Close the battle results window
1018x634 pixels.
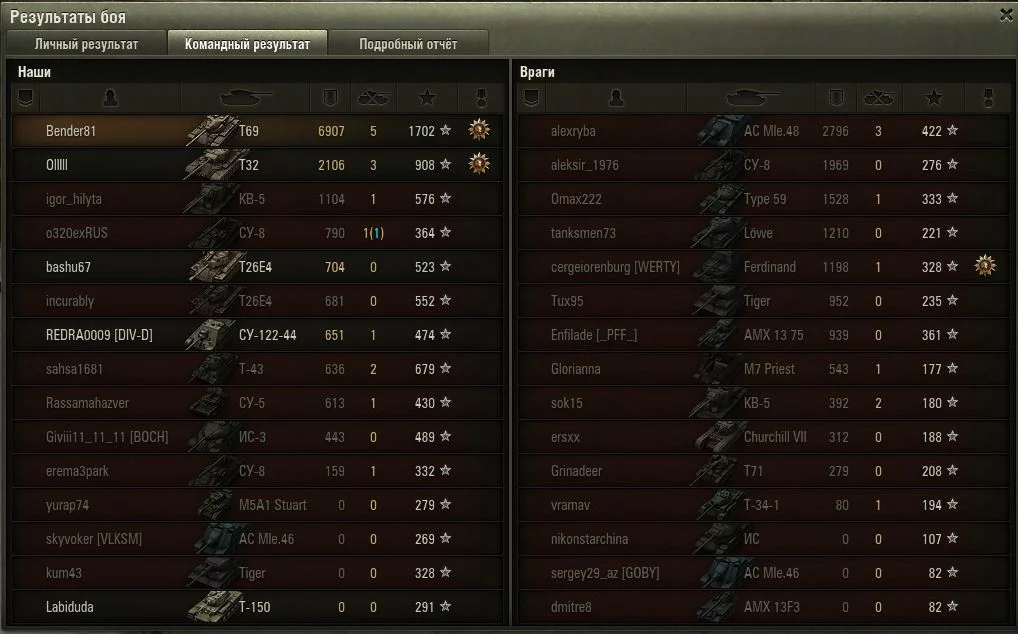click(x=1006, y=15)
